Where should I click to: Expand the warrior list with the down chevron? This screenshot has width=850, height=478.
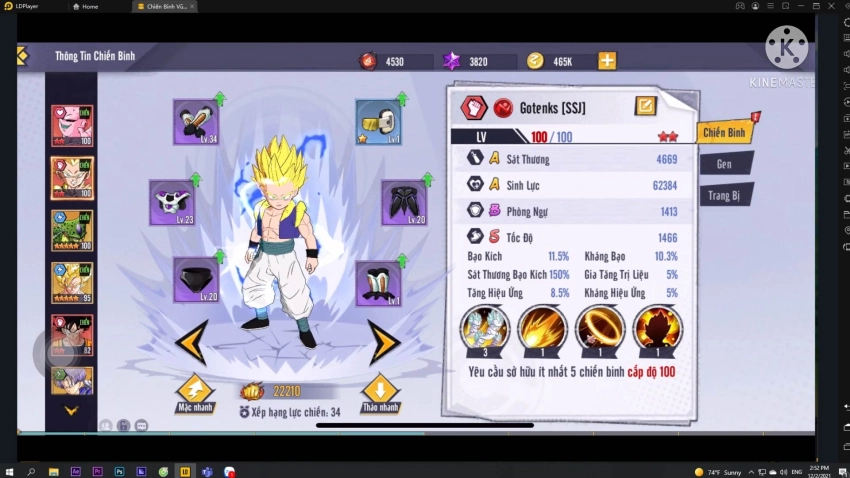[x=71, y=410]
